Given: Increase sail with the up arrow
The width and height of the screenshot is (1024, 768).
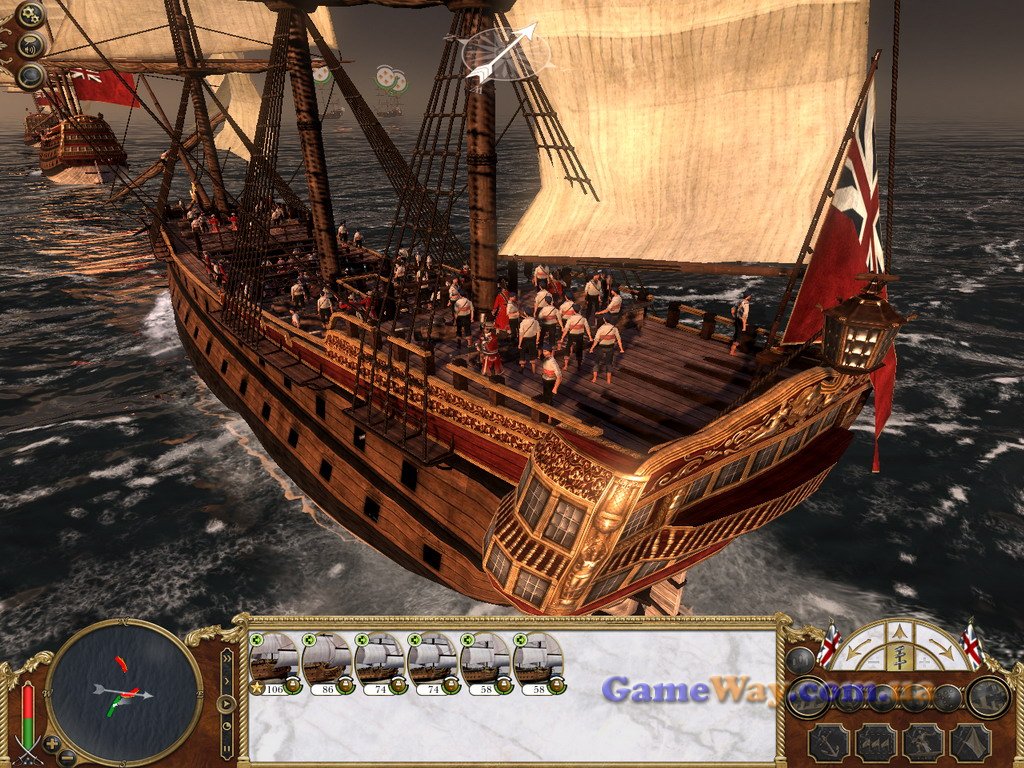Looking at the screenshot, I should coord(899,631).
